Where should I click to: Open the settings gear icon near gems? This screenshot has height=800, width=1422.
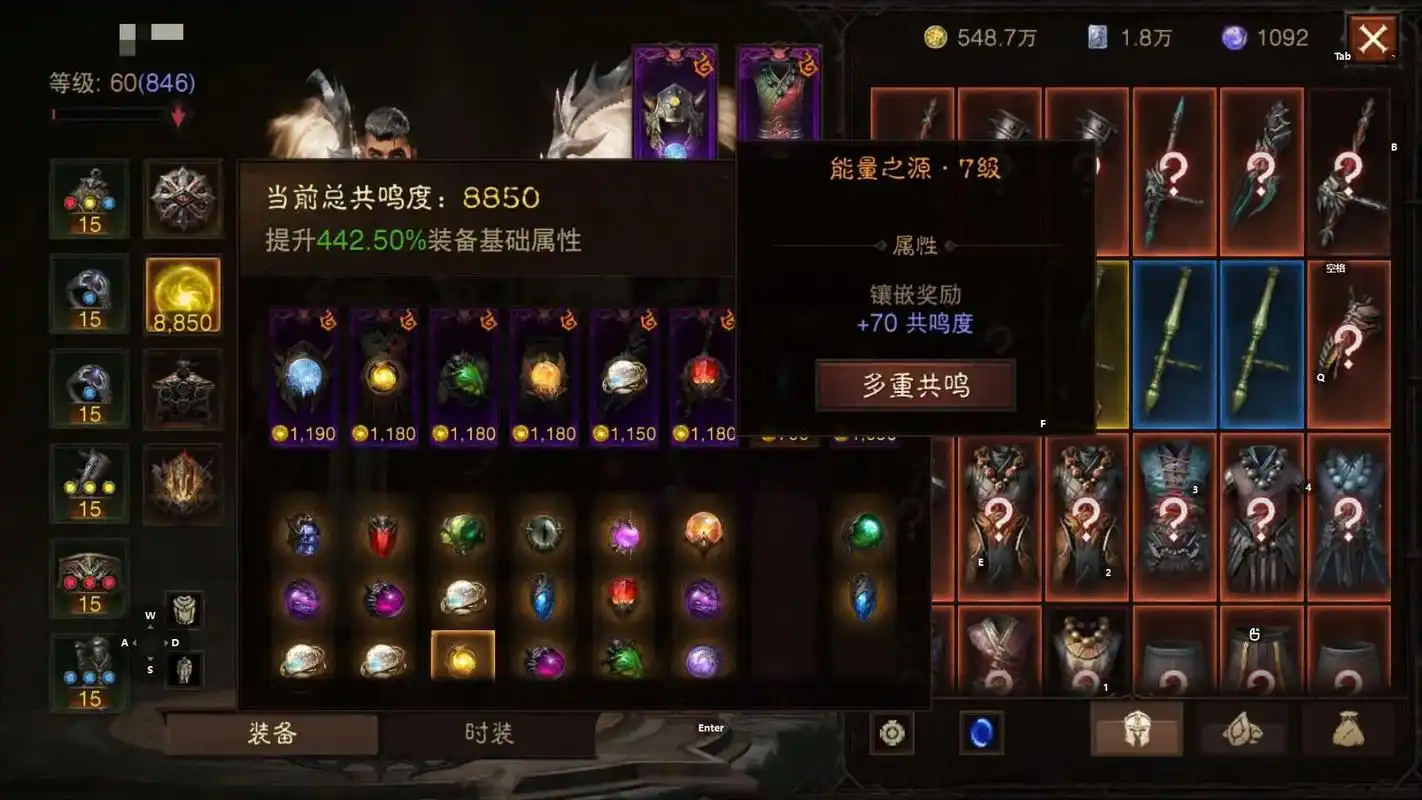890,733
